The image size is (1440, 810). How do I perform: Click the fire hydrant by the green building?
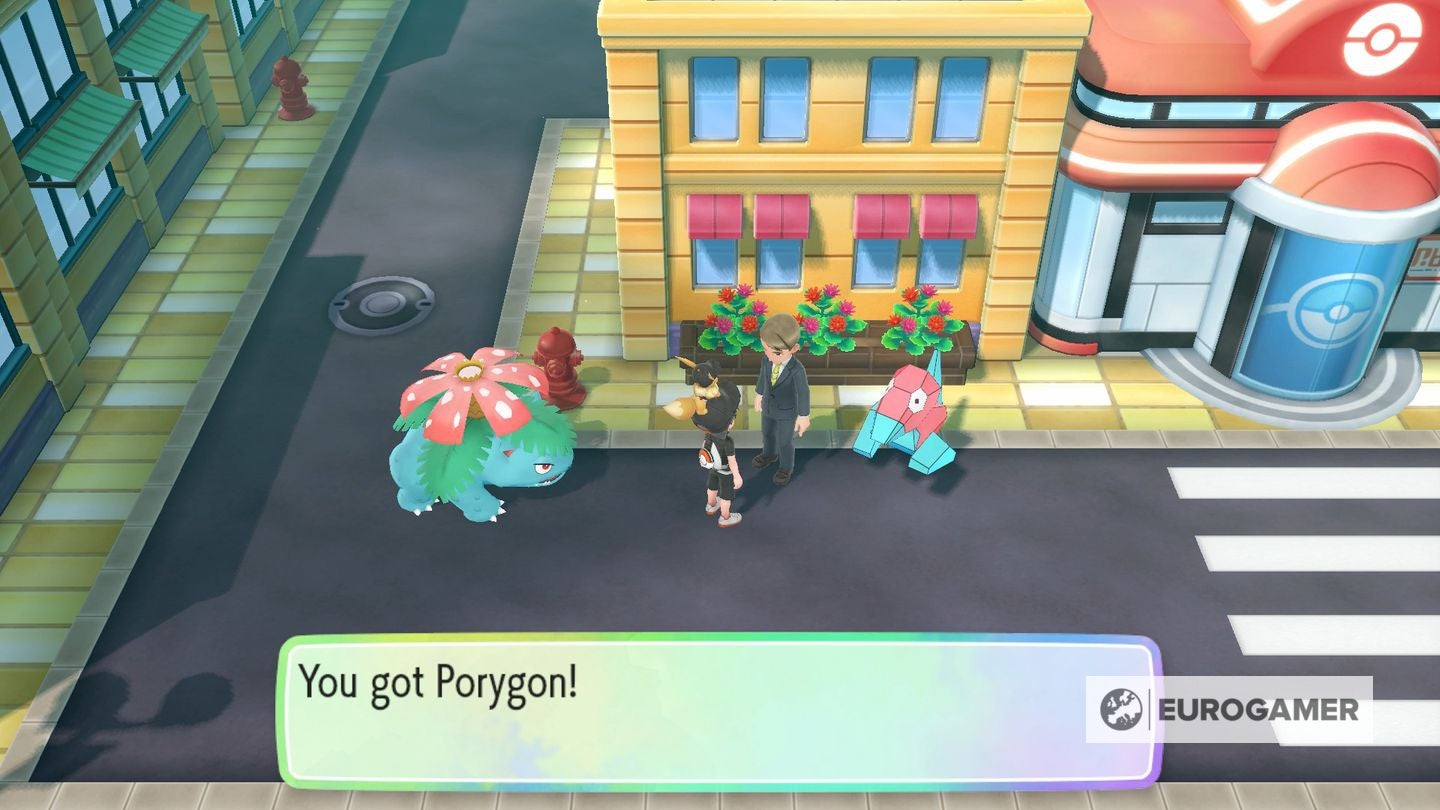point(293,90)
